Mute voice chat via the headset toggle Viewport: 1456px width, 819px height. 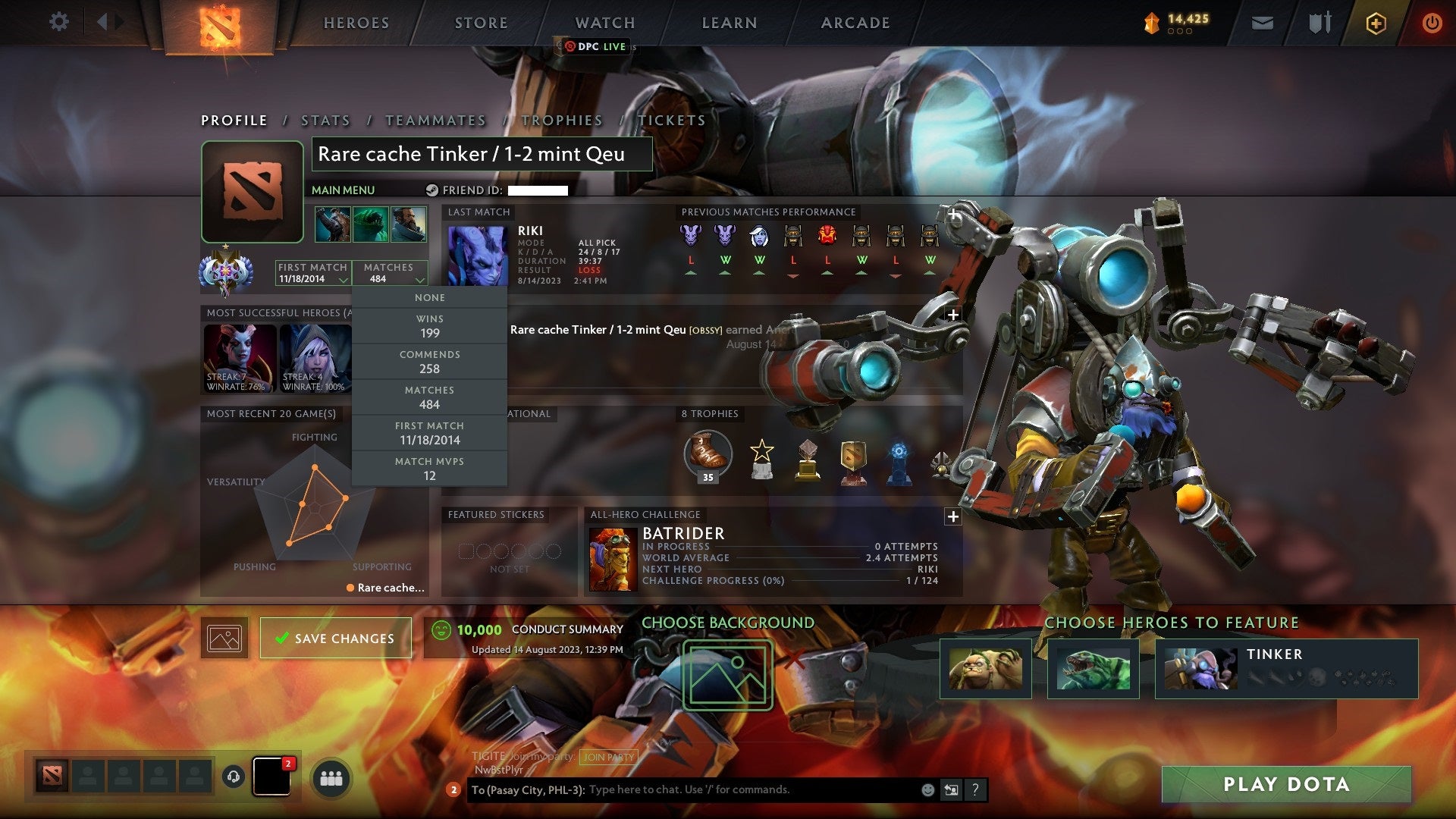(233, 775)
